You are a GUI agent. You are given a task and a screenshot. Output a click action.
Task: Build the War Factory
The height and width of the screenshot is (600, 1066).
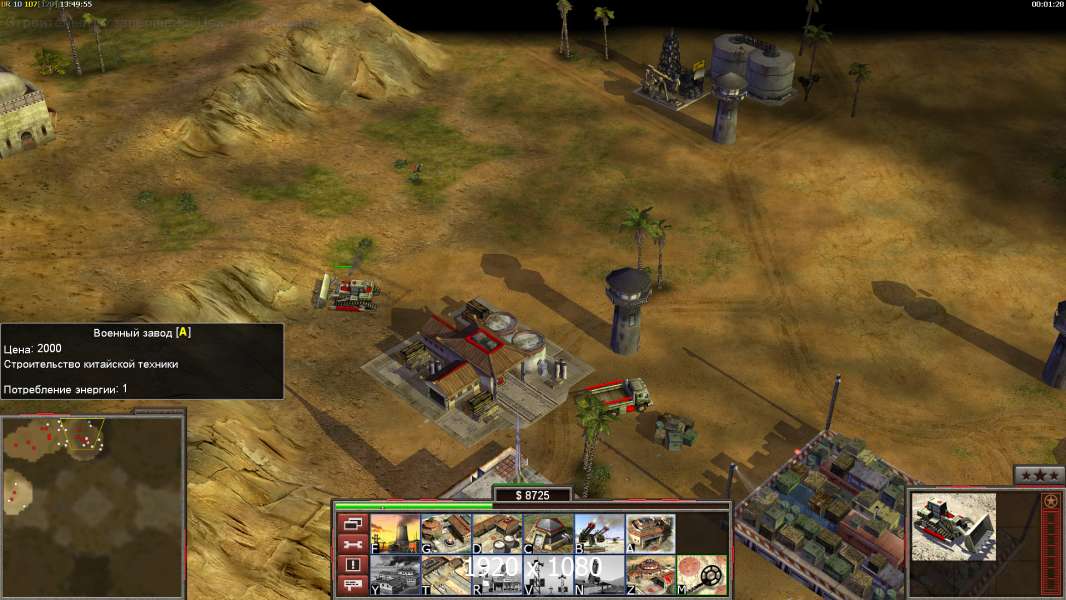(650, 534)
